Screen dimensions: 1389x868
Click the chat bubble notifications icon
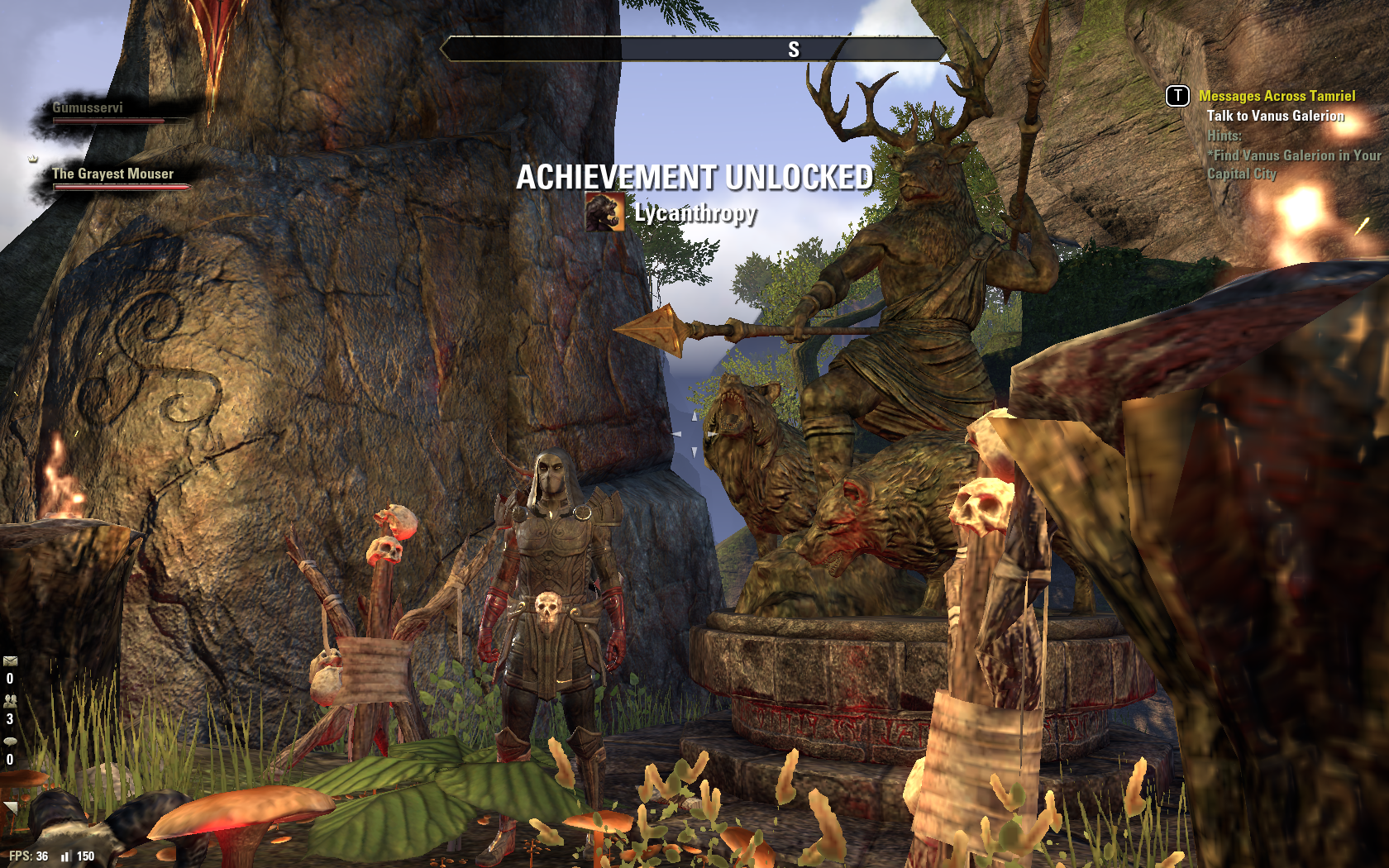click(10, 741)
